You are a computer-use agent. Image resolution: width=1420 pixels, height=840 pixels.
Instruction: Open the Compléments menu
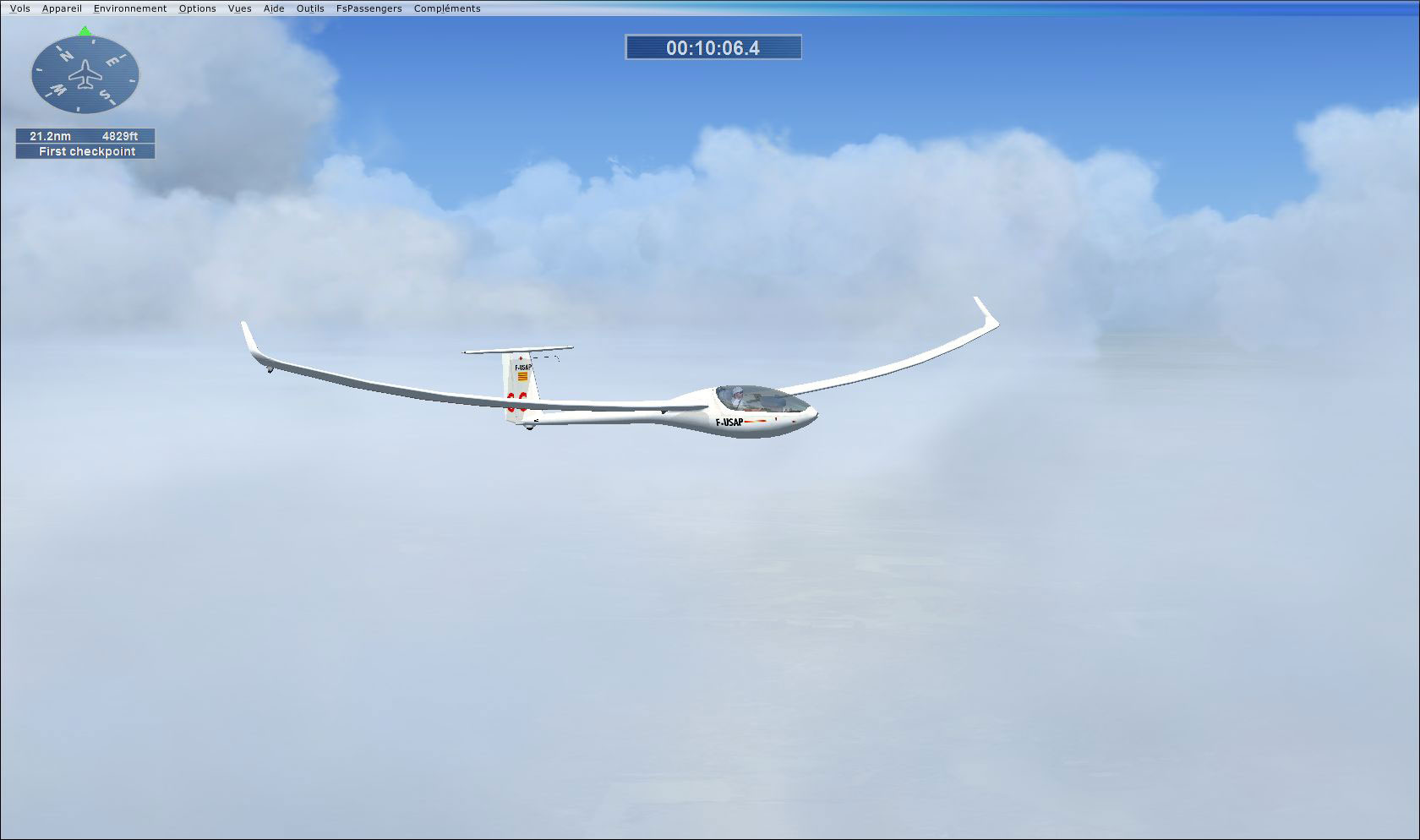point(446,8)
